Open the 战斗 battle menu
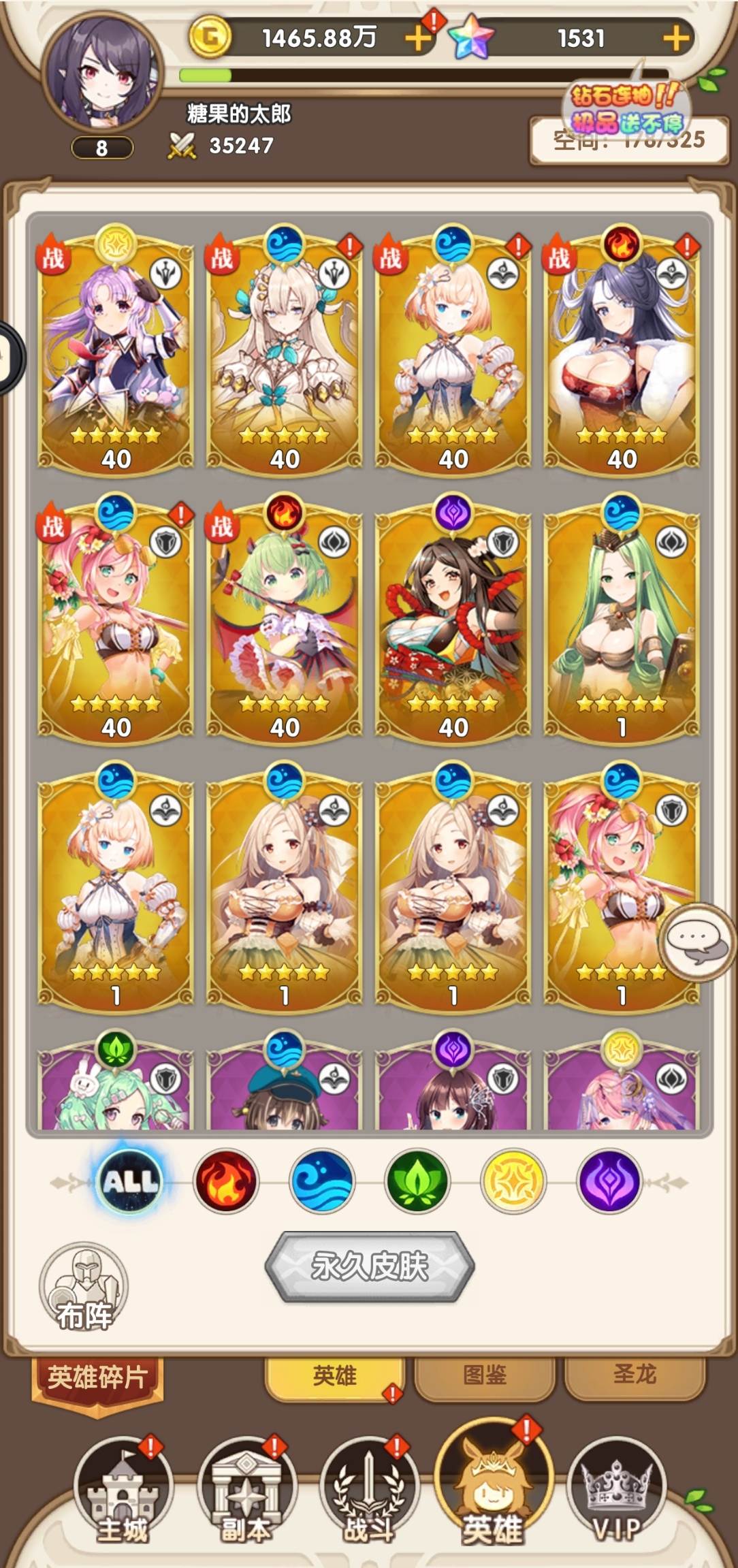The image size is (738, 1568). tap(369, 1490)
